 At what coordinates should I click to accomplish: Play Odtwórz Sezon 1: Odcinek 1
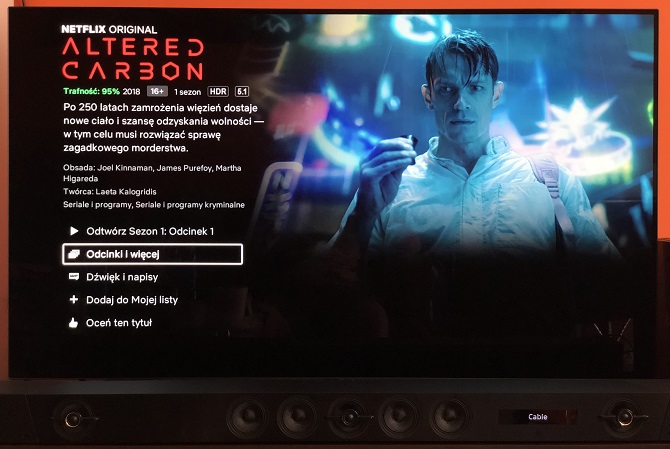150,231
